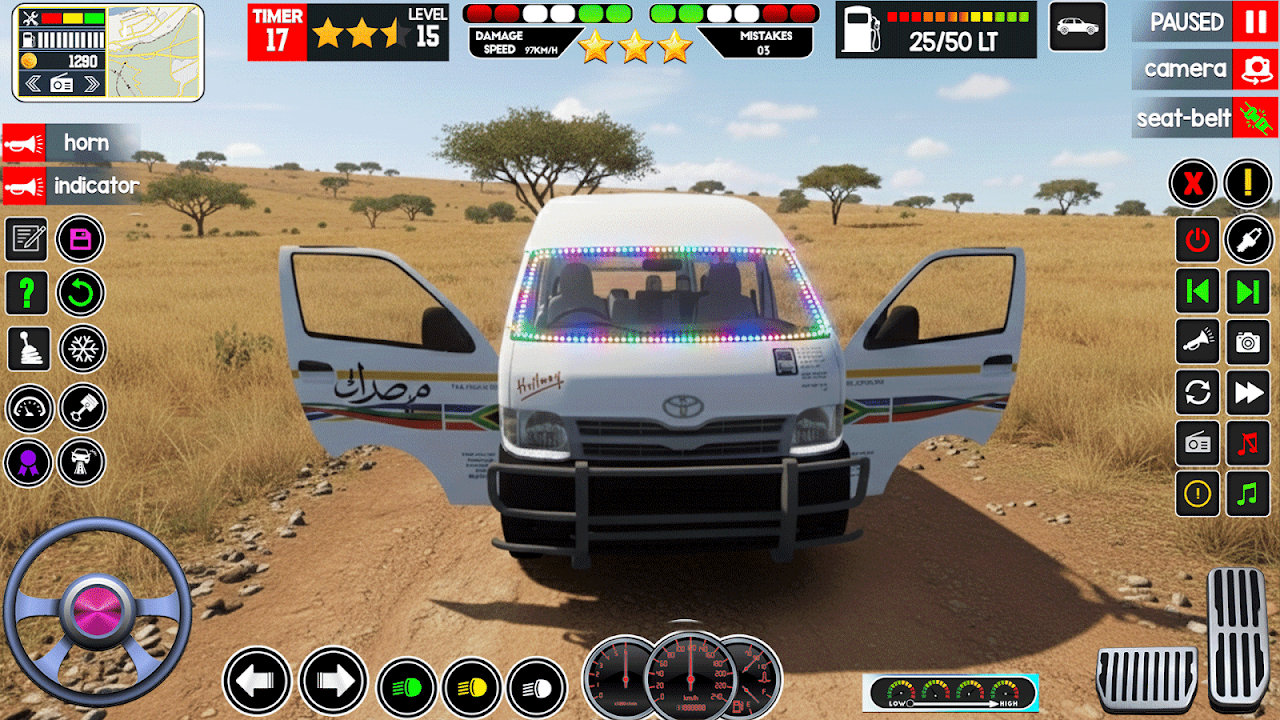Click the red pause button
Screen dimensions: 1280x720
[1254, 21]
